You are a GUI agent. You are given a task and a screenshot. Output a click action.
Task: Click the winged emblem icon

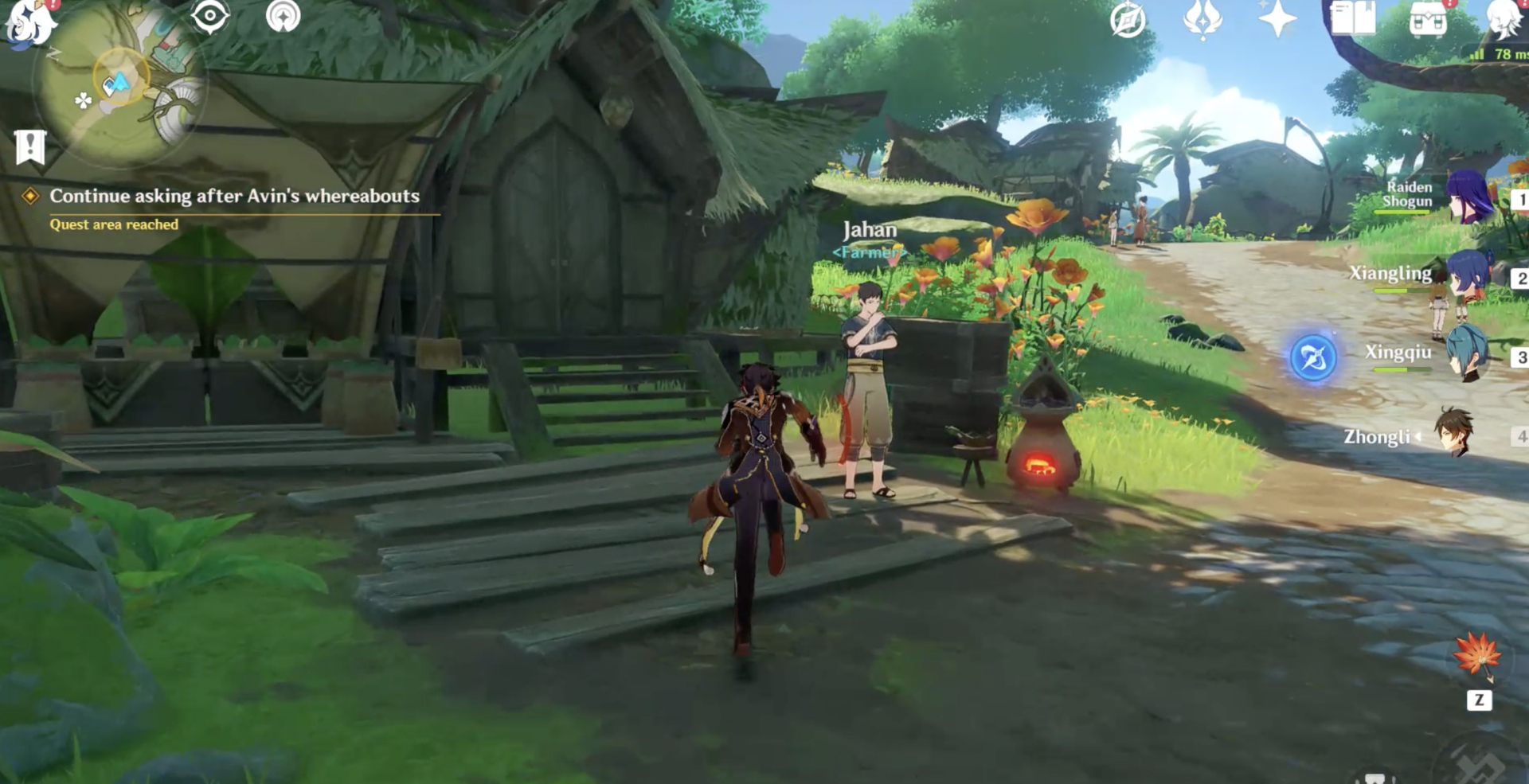(1202, 19)
